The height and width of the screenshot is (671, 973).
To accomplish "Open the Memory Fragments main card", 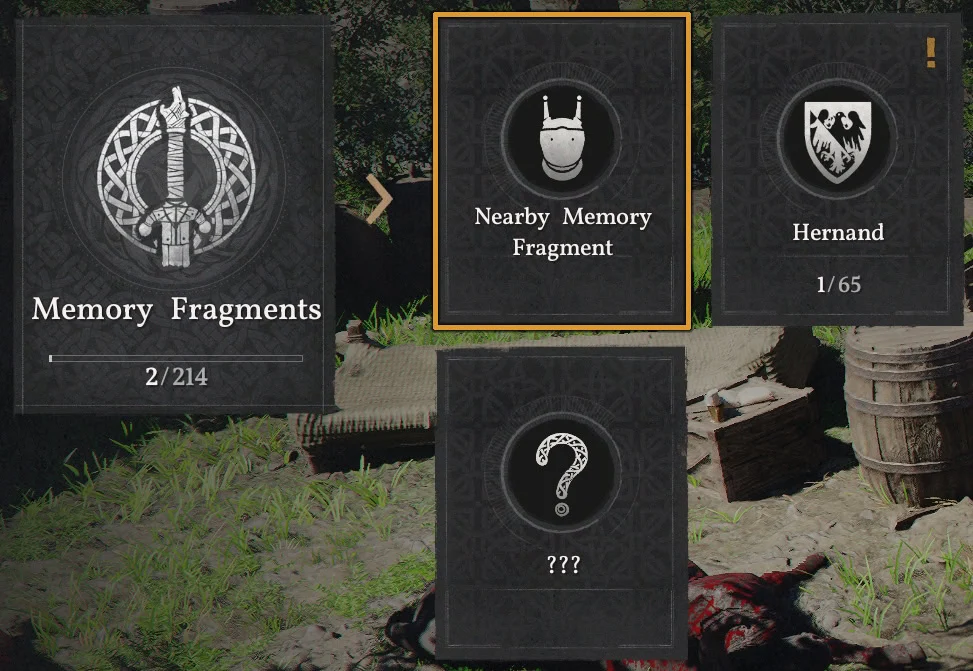I will (174, 214).
